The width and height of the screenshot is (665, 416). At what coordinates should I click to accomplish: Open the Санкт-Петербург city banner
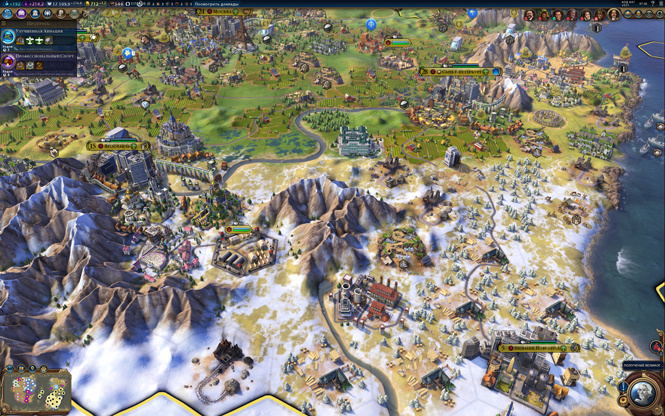pos(460,72)
